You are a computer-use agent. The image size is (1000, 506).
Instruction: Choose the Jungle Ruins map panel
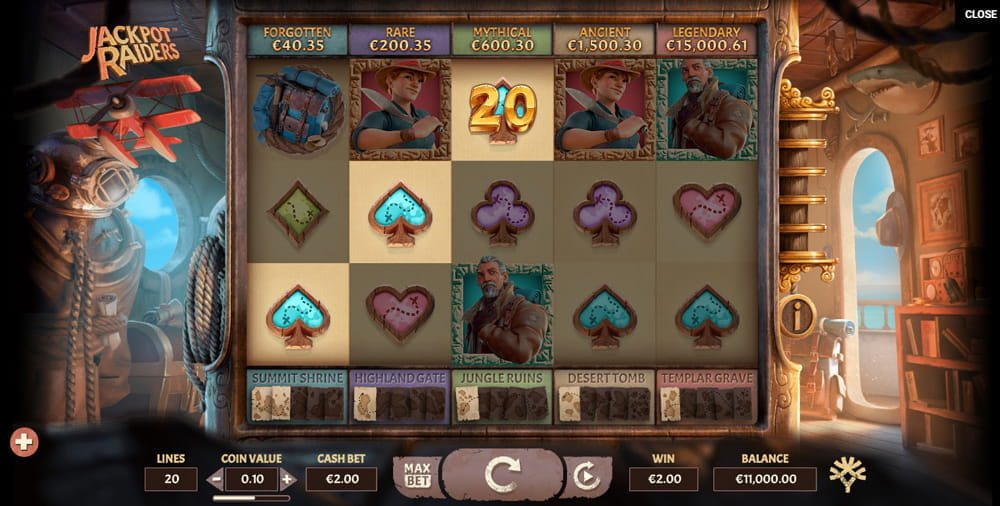[502, 396]
